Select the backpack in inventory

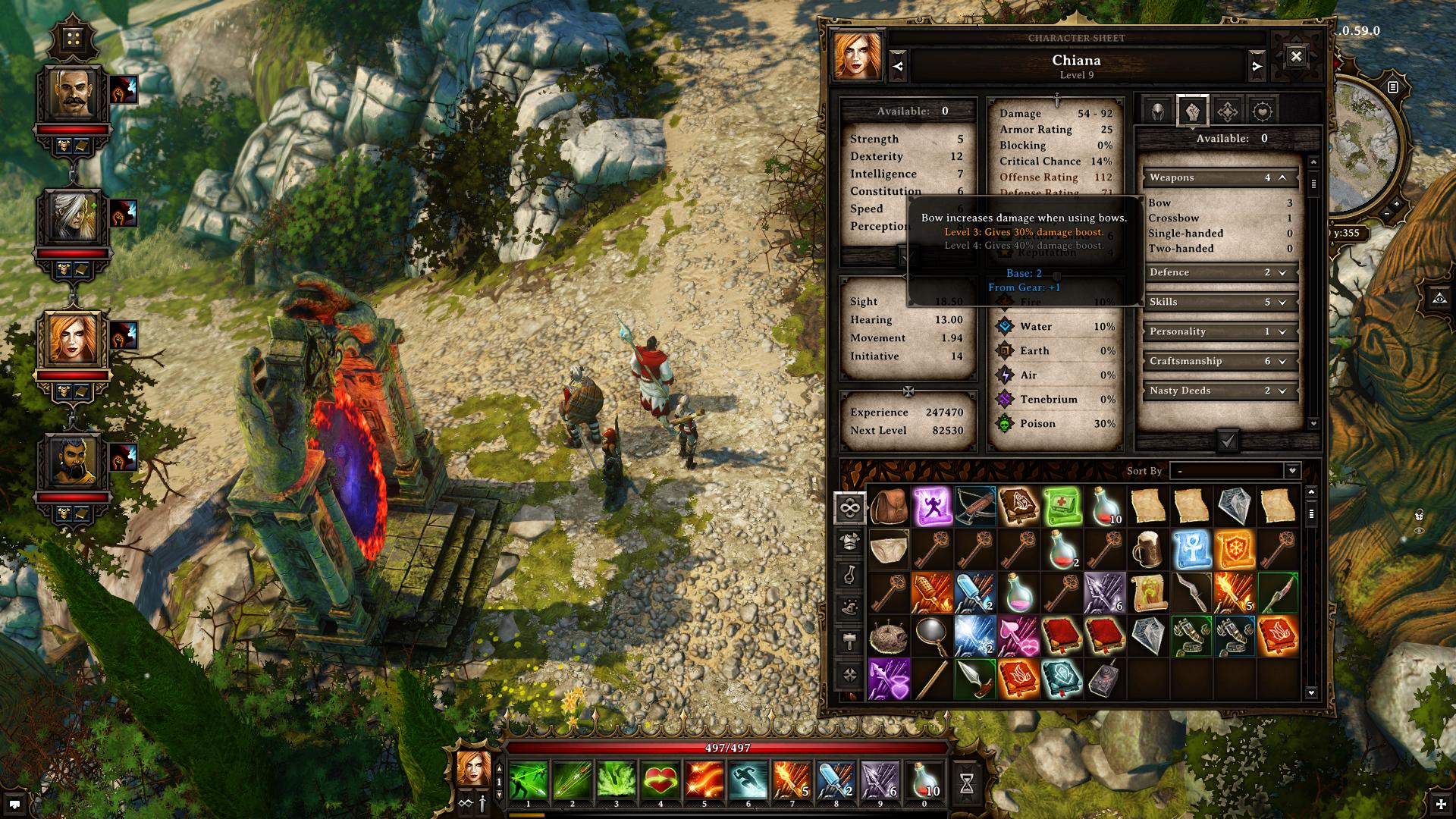coord(888,507)
